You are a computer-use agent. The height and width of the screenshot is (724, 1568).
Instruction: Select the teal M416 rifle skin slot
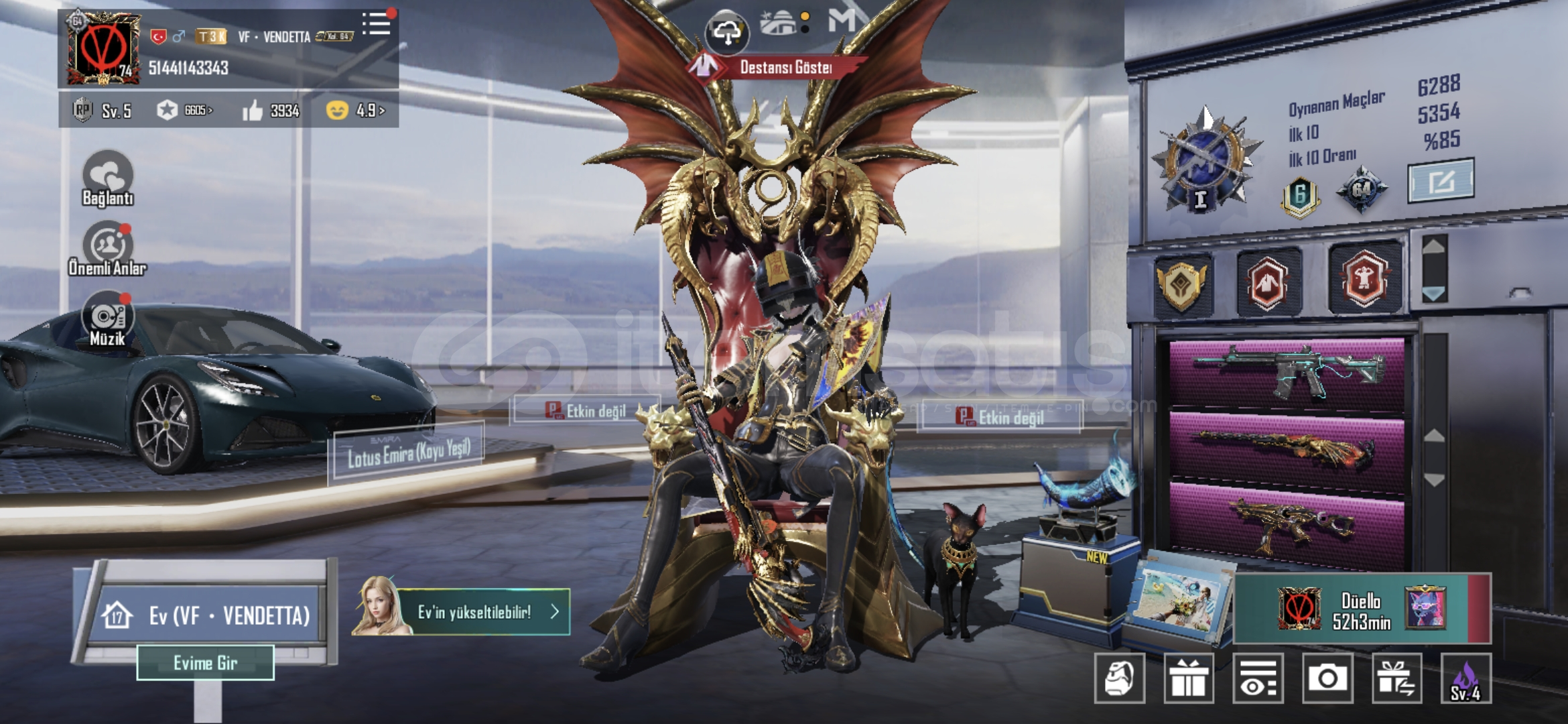point(1287,373)
